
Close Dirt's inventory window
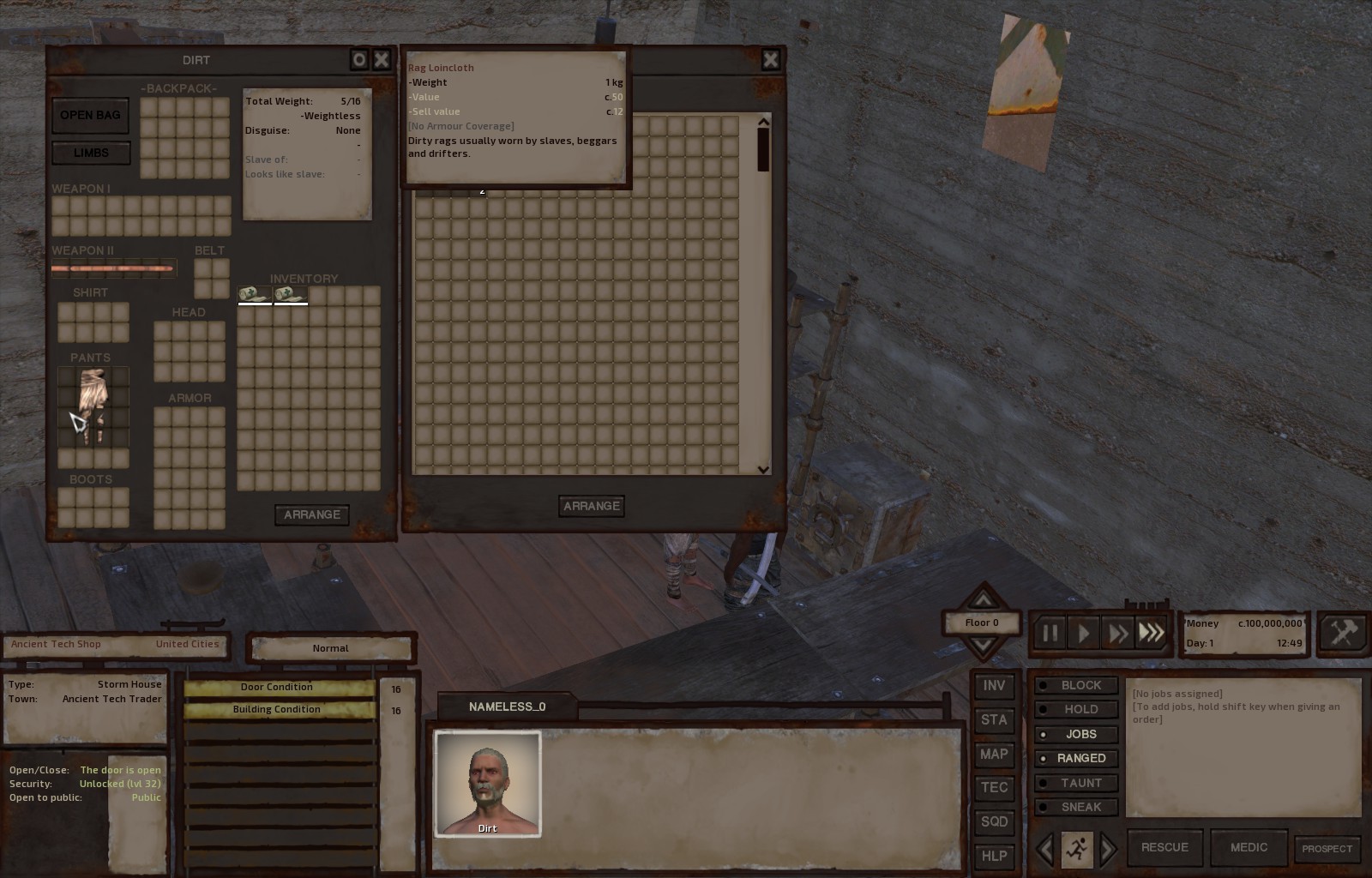(x=382, y=59)
